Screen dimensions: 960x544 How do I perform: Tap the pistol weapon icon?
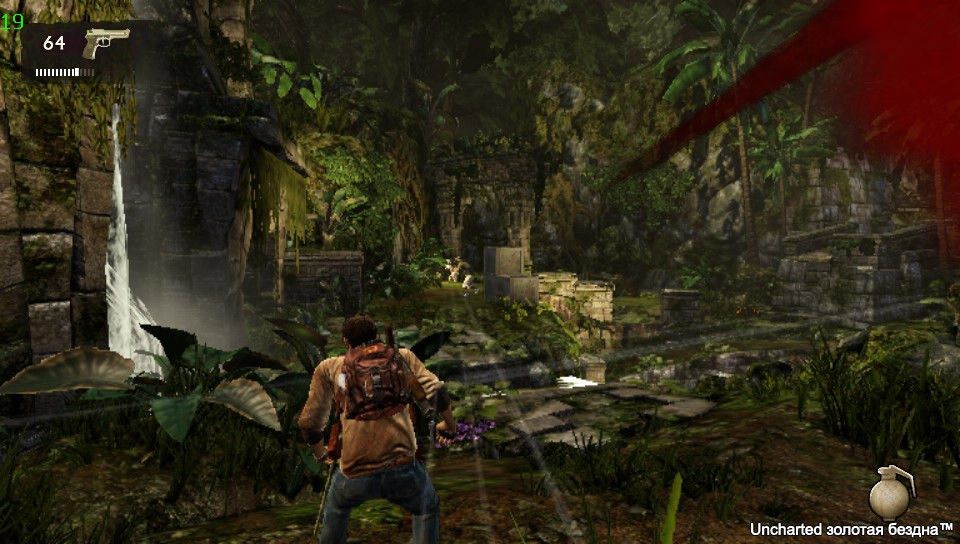[105, 43]
